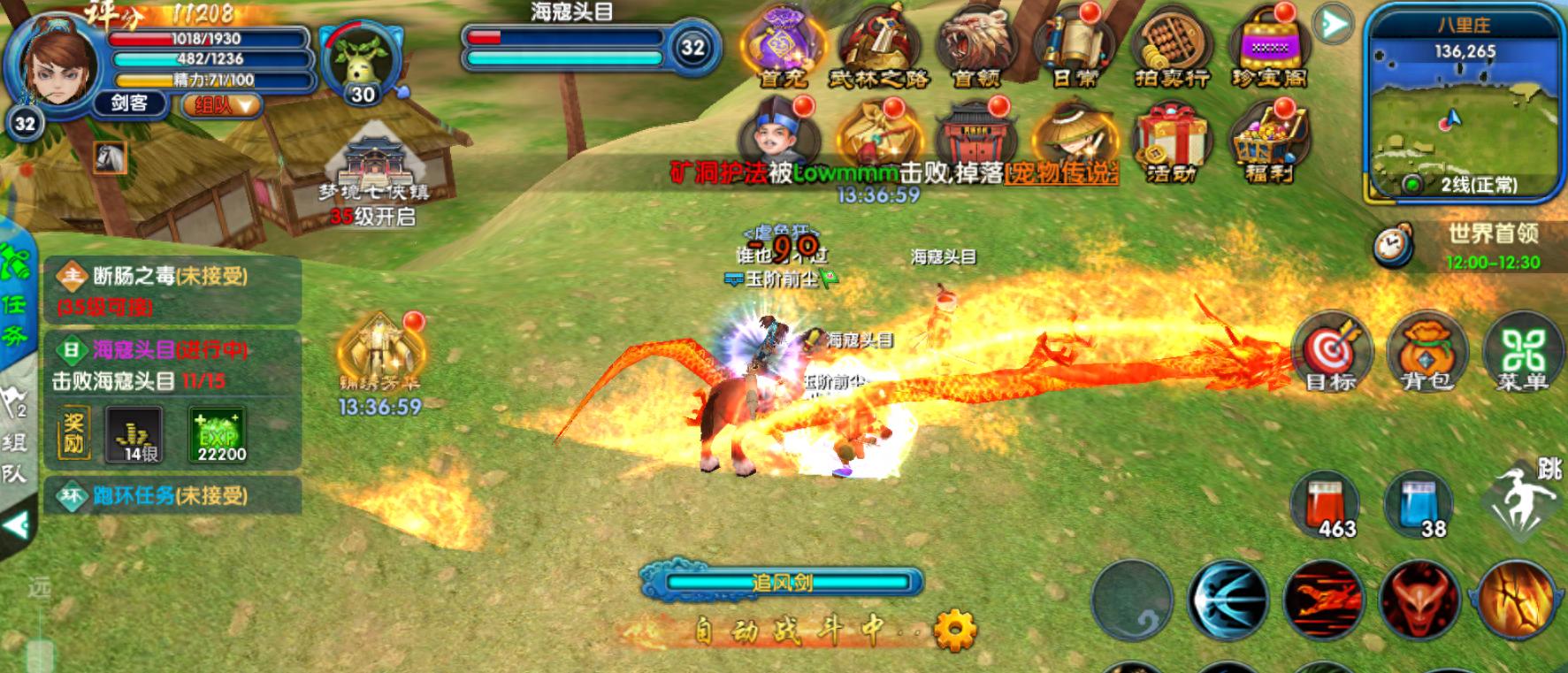This screenshot has width=1568, height=673.
Task: Open the 活动 events gift box
Action: [1171, 141]
